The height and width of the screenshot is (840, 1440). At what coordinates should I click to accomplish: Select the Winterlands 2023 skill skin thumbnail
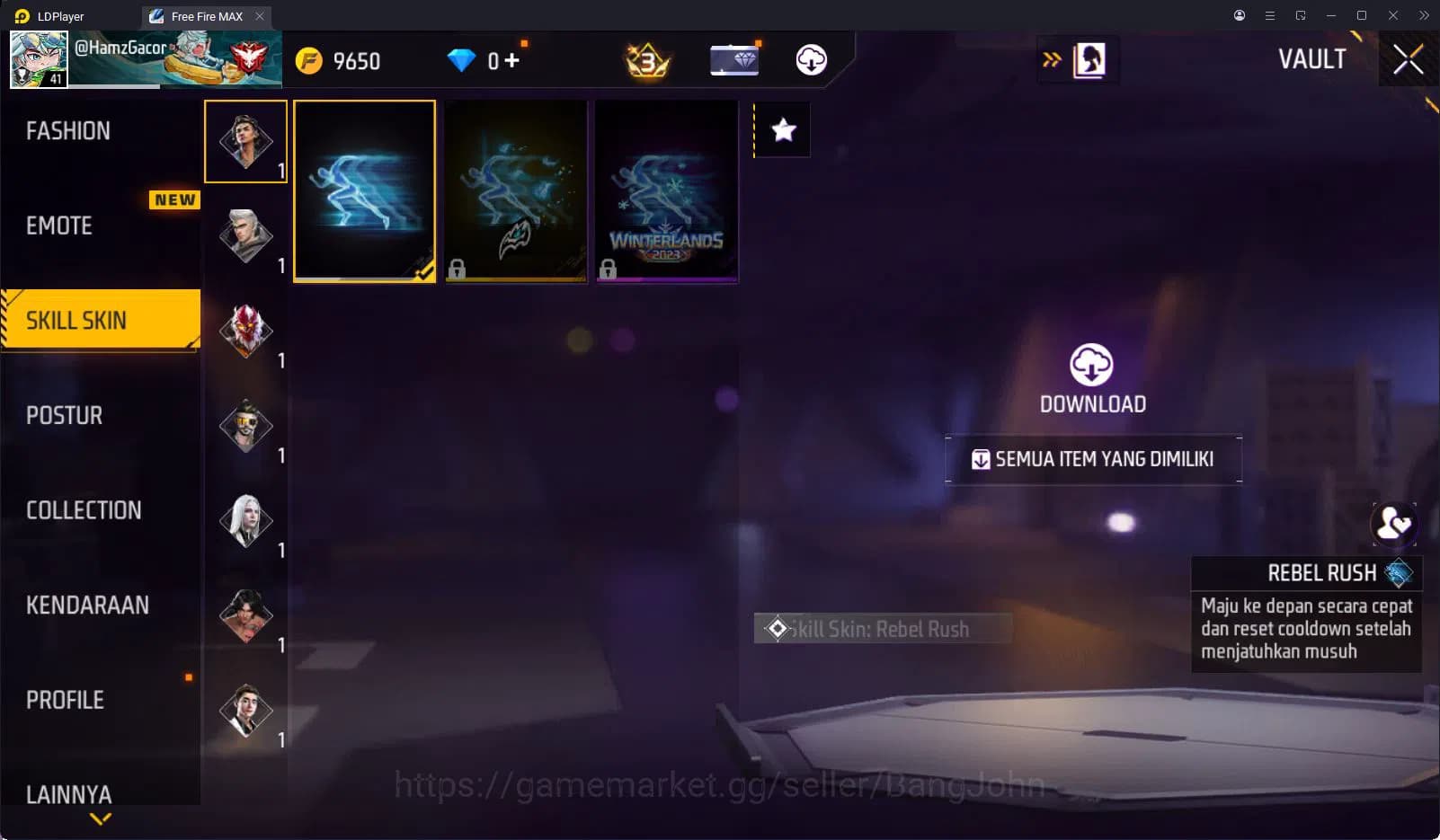(666, 191)
